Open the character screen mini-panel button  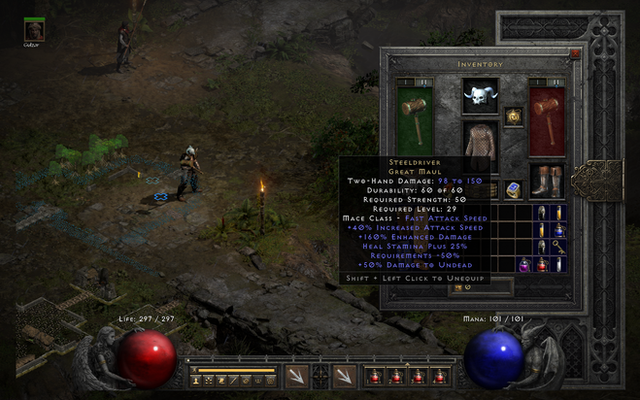click(196, 380)
